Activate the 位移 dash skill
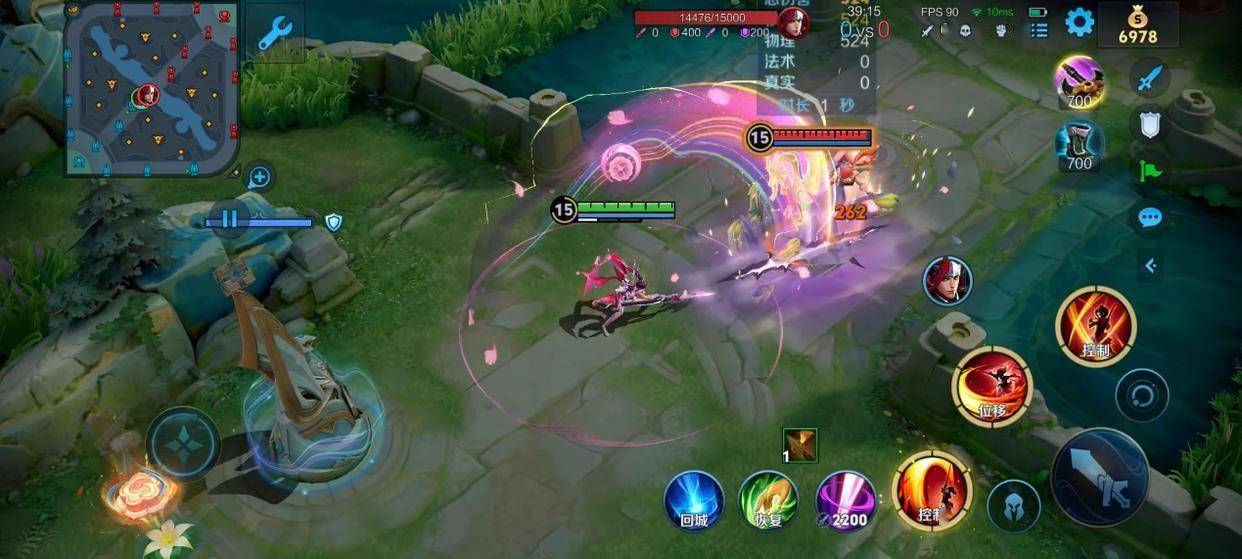This screenshot has height=559, width=1242. (991, 386)
